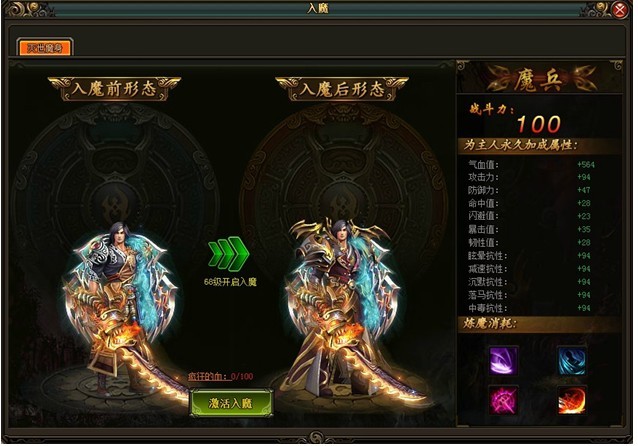Choose the magenta crossed-blades cost icon
This screenshot has width=638, height=446.
[503, 401]
